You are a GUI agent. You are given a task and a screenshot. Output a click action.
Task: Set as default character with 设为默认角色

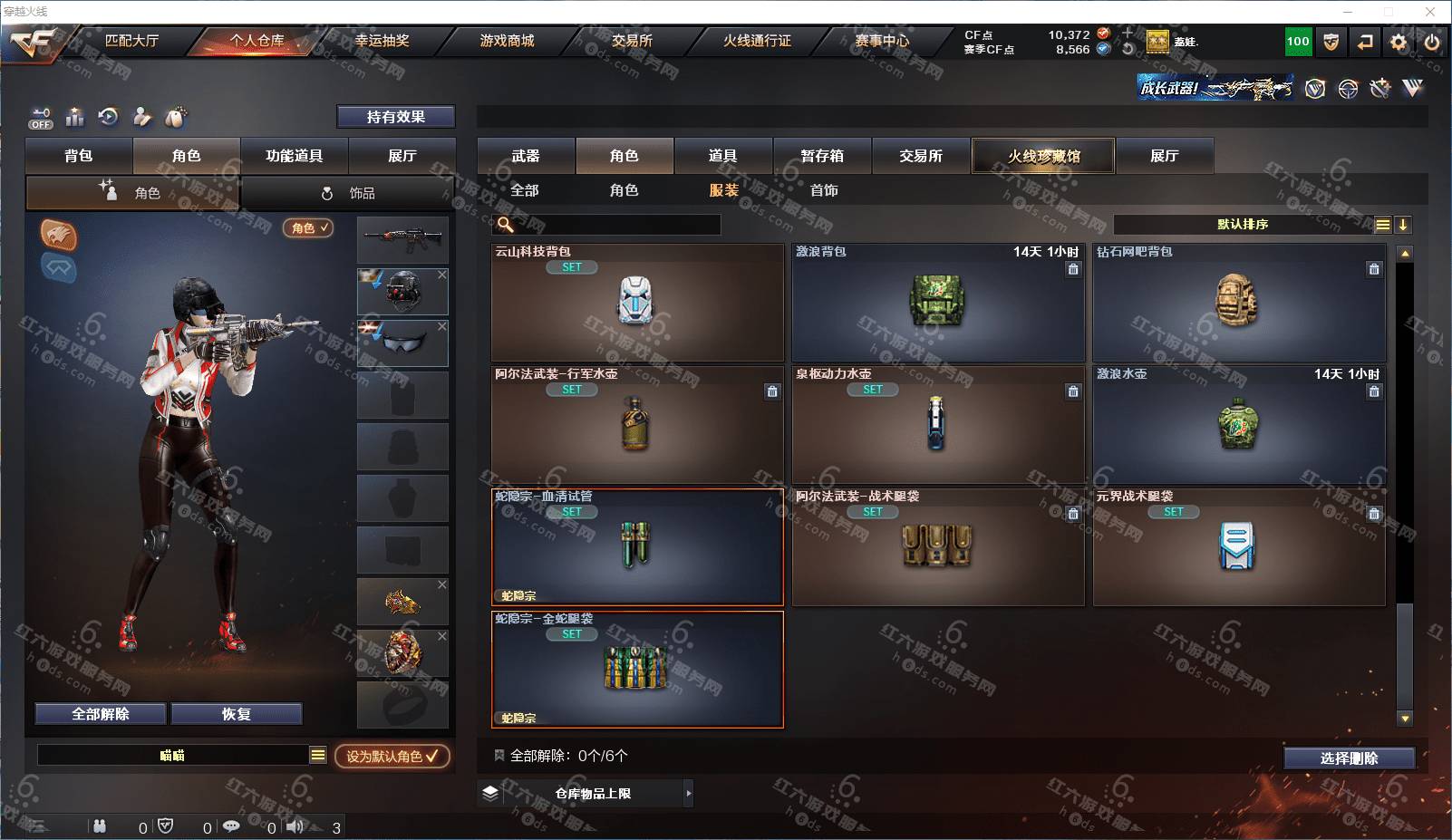pyautogui.click(x=392, y=756)
